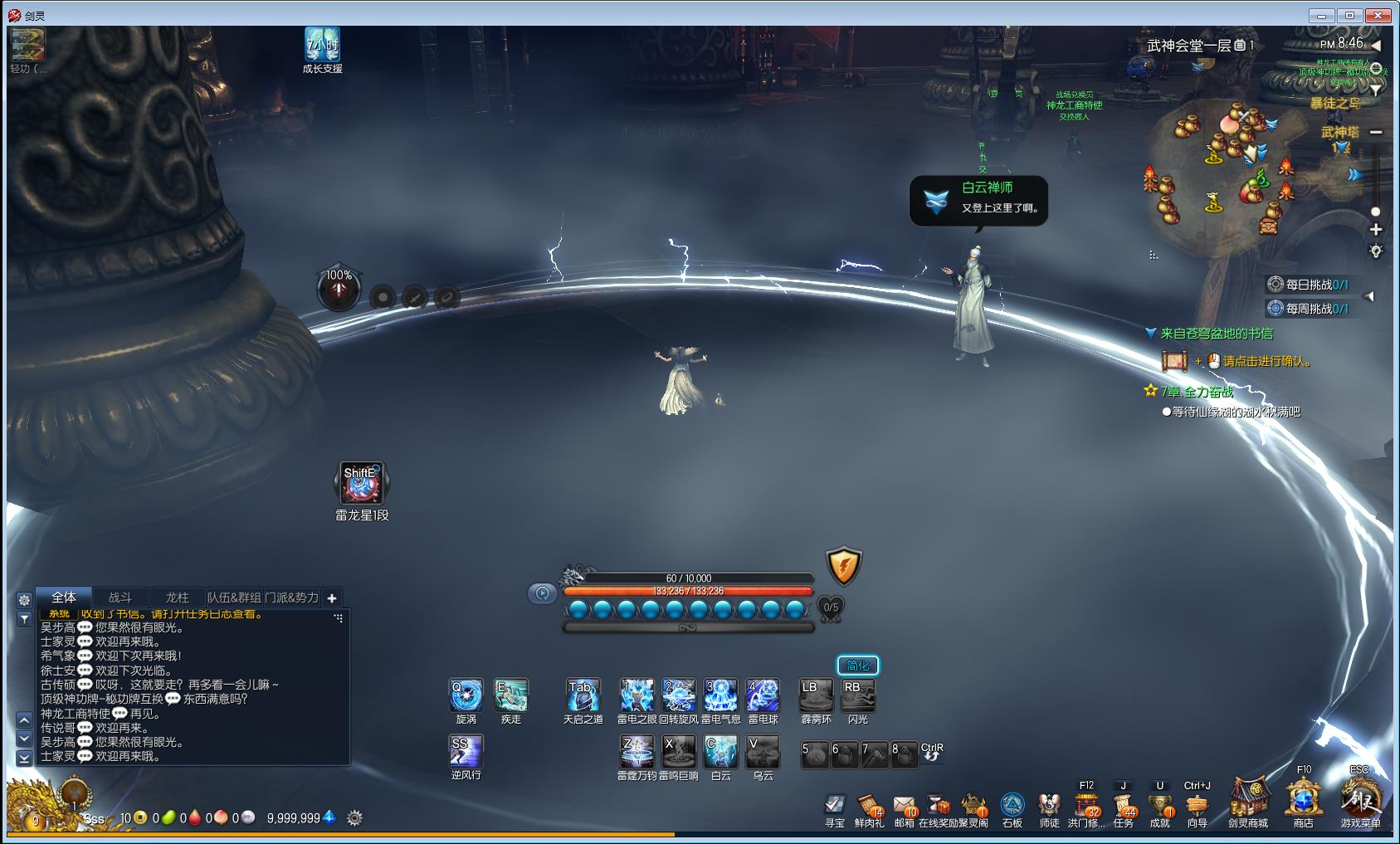
Task: Cast the 雷电之眼 skill
Action: pos(637,695)
